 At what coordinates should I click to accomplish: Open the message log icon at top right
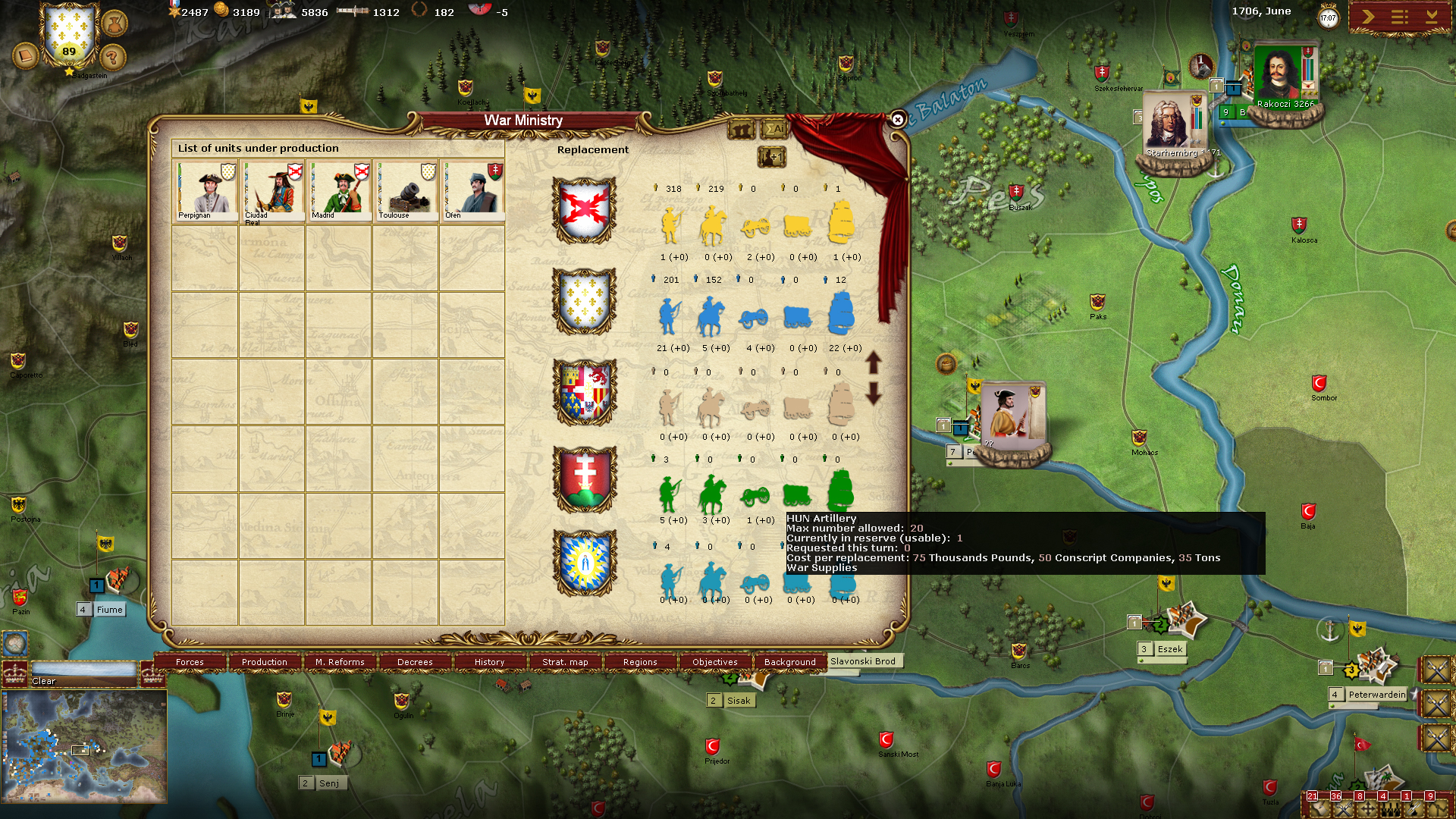pyautogui.click(x=1399, y=14)
